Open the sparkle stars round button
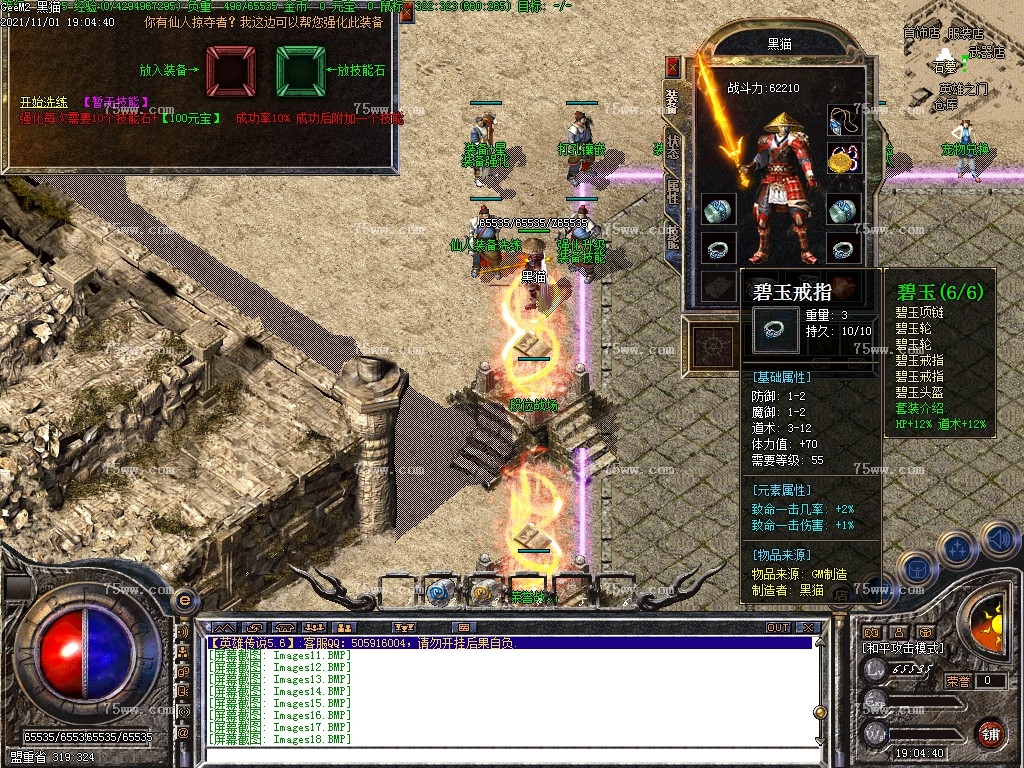The width and height of the screenshot is (1024, 768). (956, 548)
